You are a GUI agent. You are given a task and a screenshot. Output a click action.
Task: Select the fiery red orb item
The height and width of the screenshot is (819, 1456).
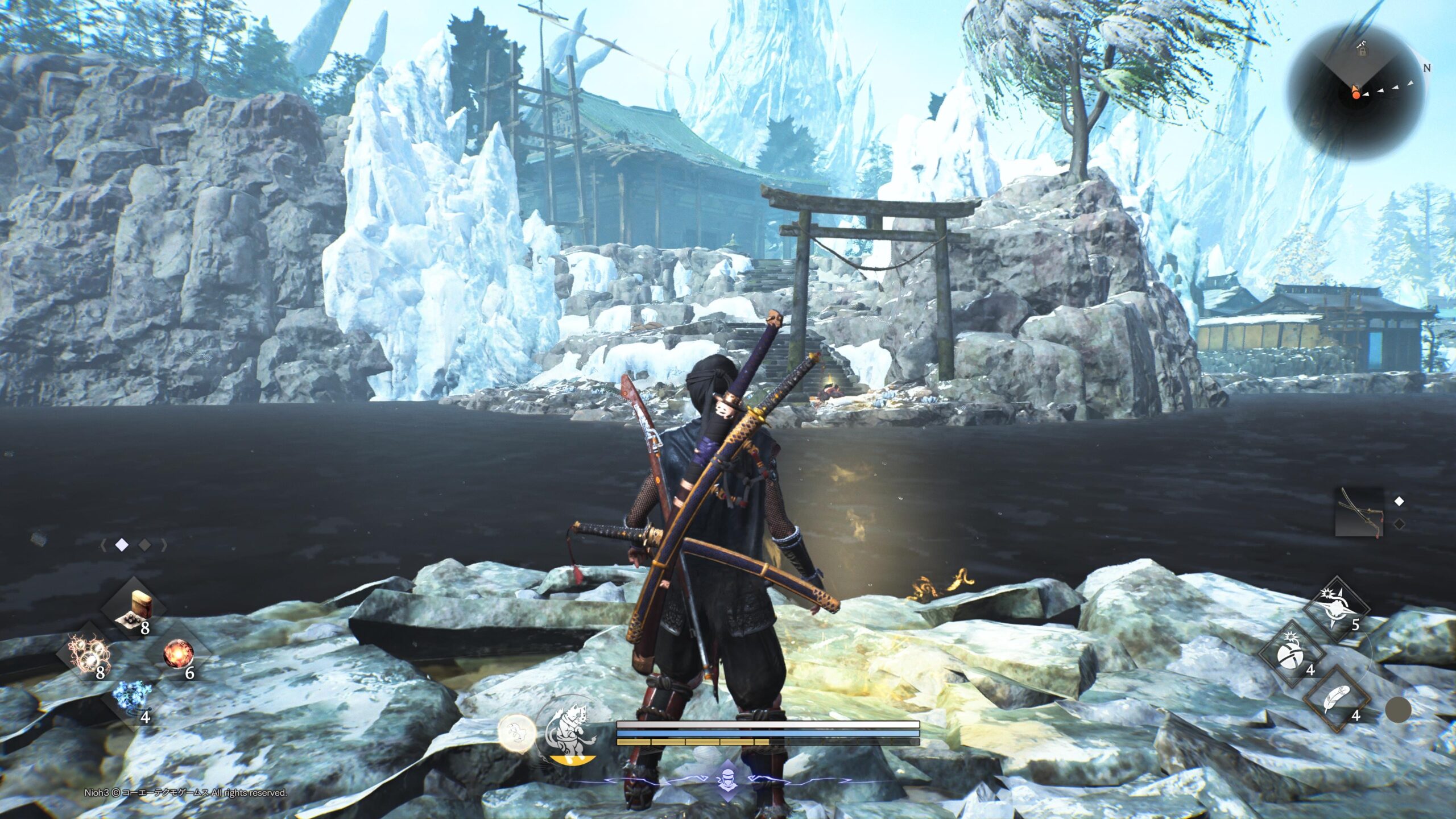(179, 654)
